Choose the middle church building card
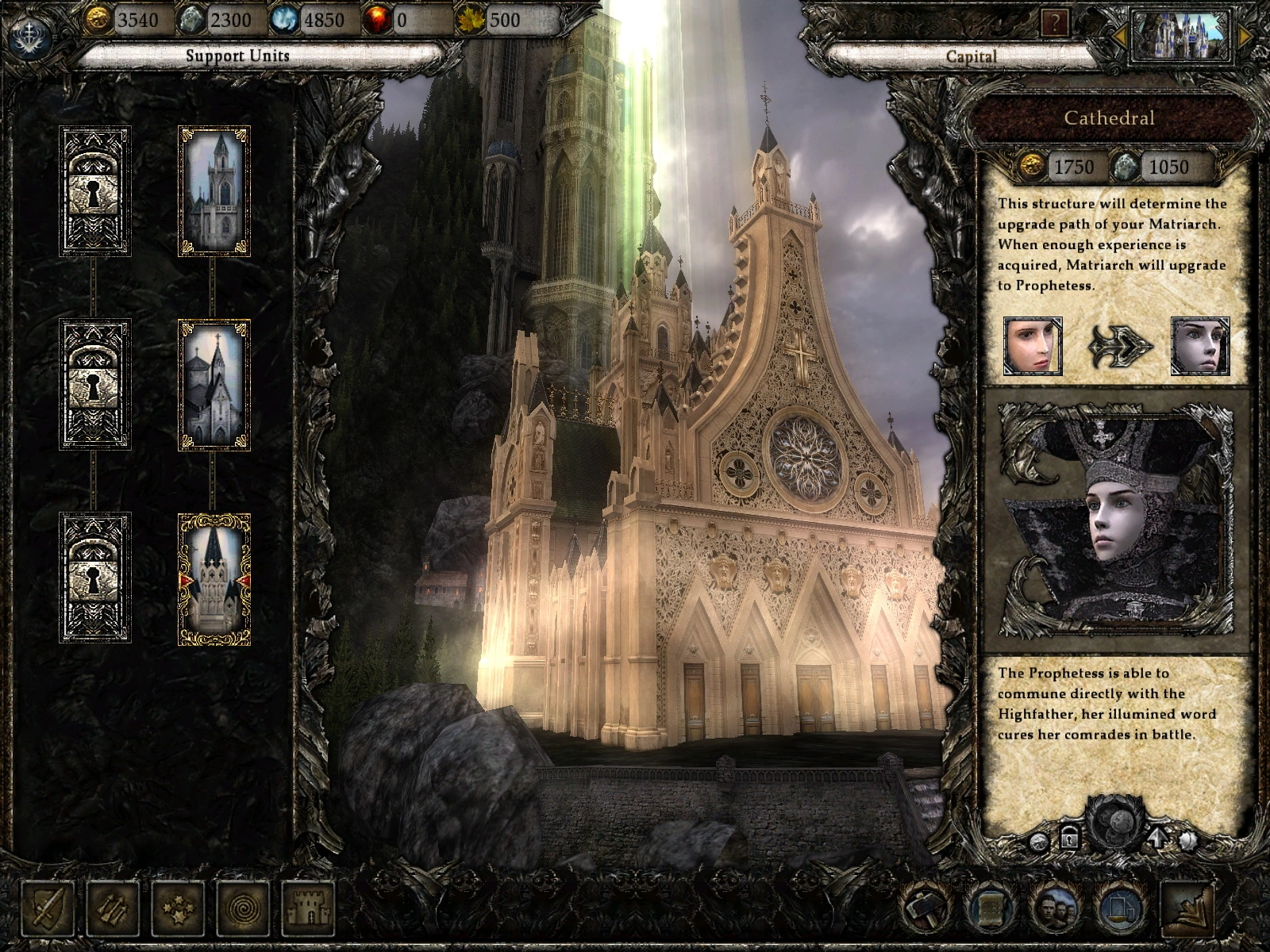This screenshot has height=952, width=1270. tap(214, 385)
